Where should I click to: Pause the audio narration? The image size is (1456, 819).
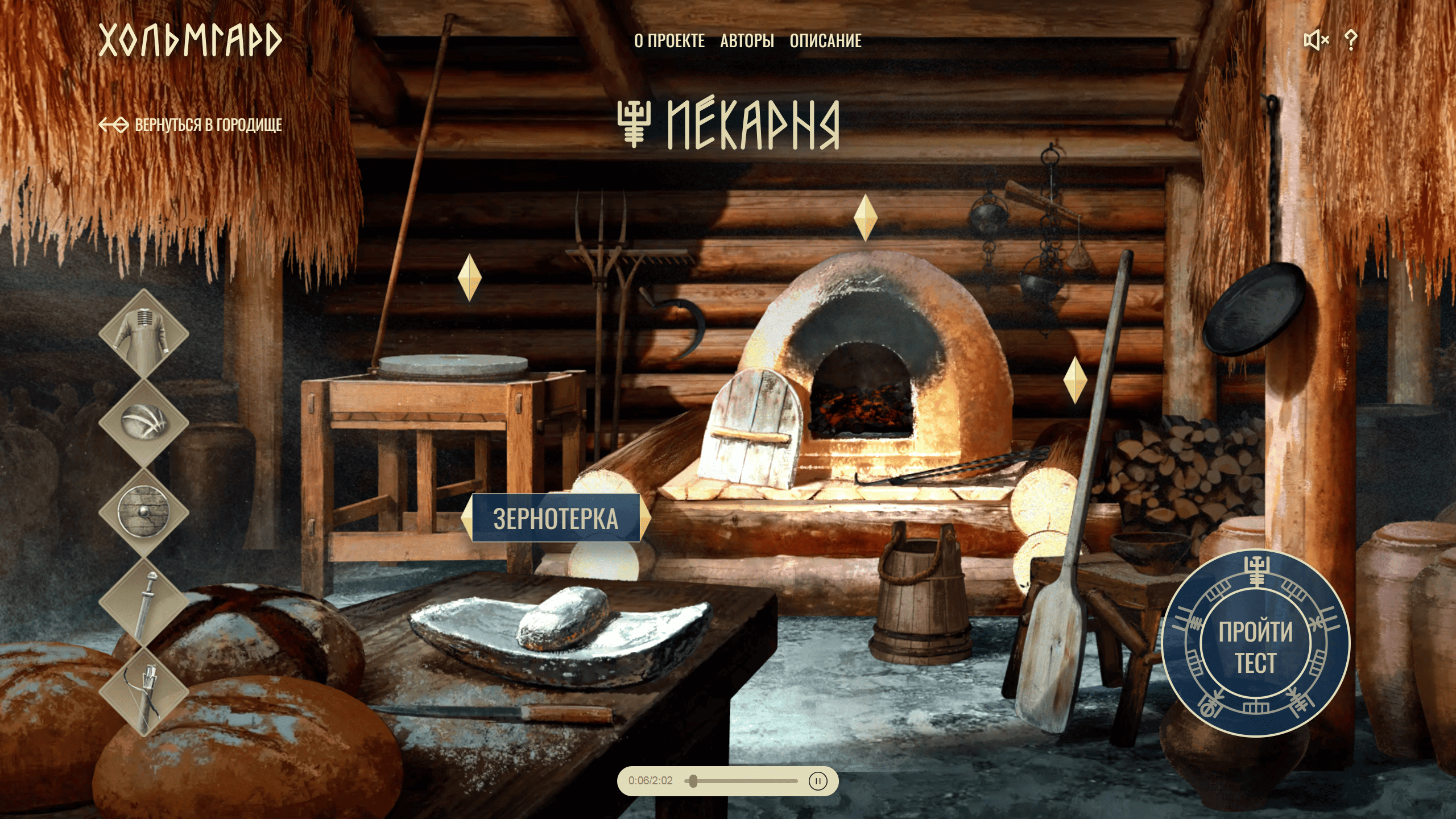pos(817,781)
